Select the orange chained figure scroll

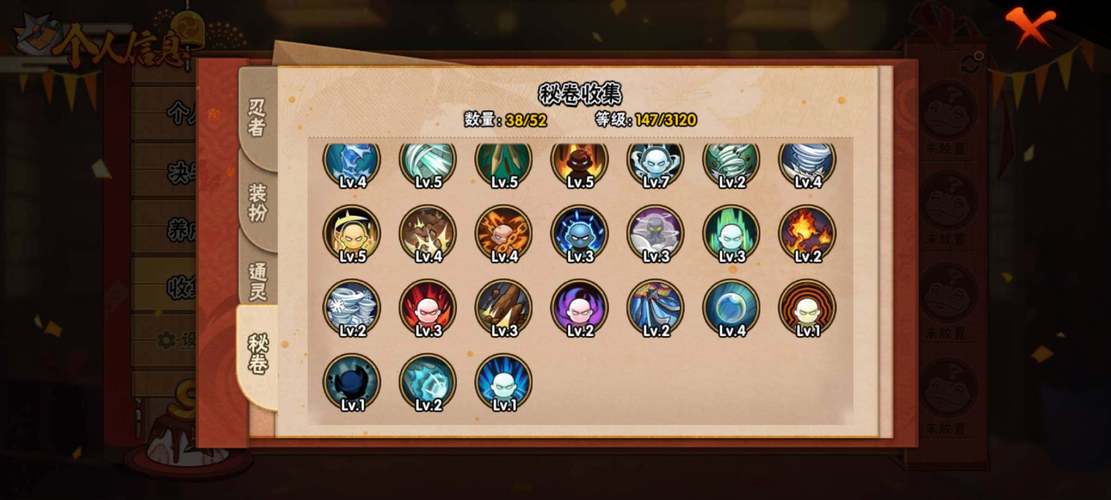tap(503, 233)
